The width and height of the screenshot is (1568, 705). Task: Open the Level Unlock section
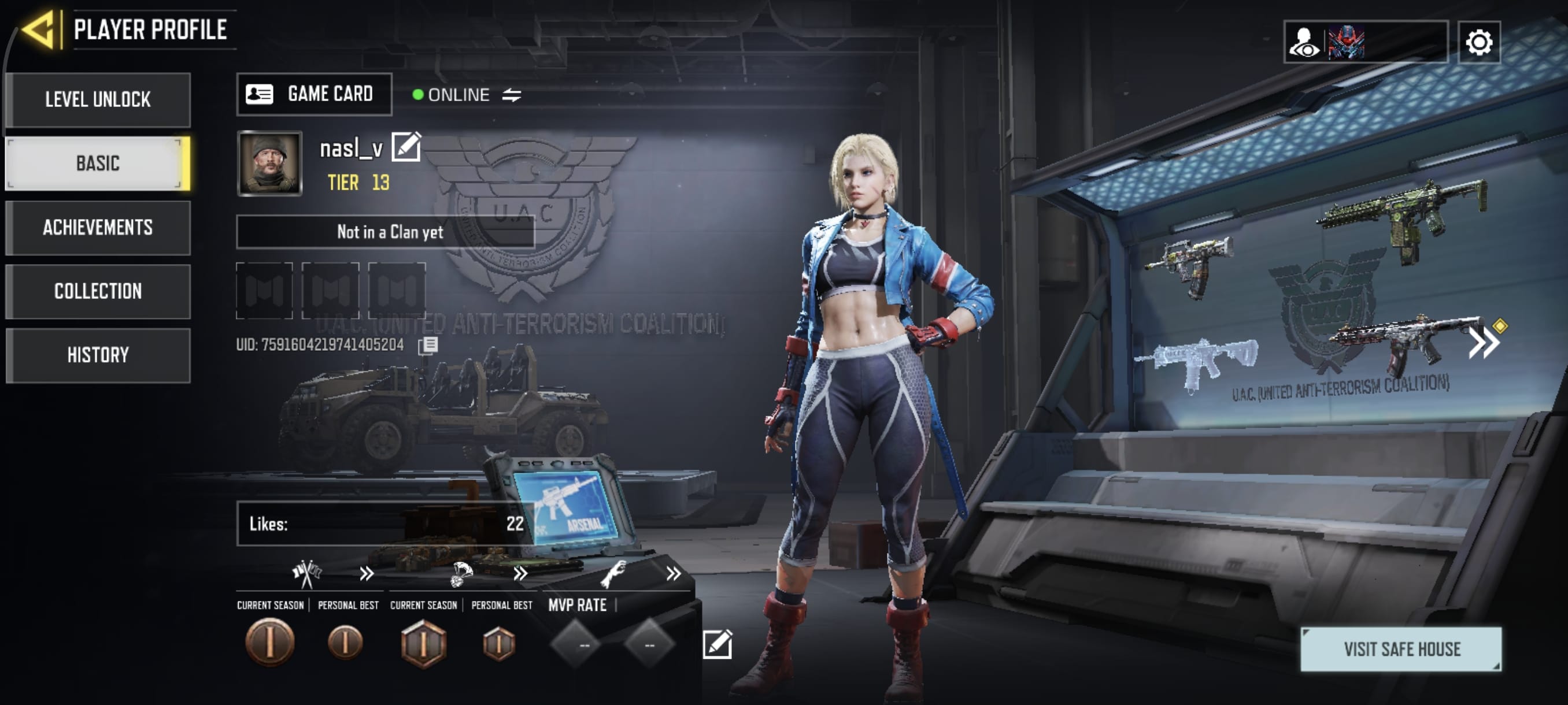97,100
